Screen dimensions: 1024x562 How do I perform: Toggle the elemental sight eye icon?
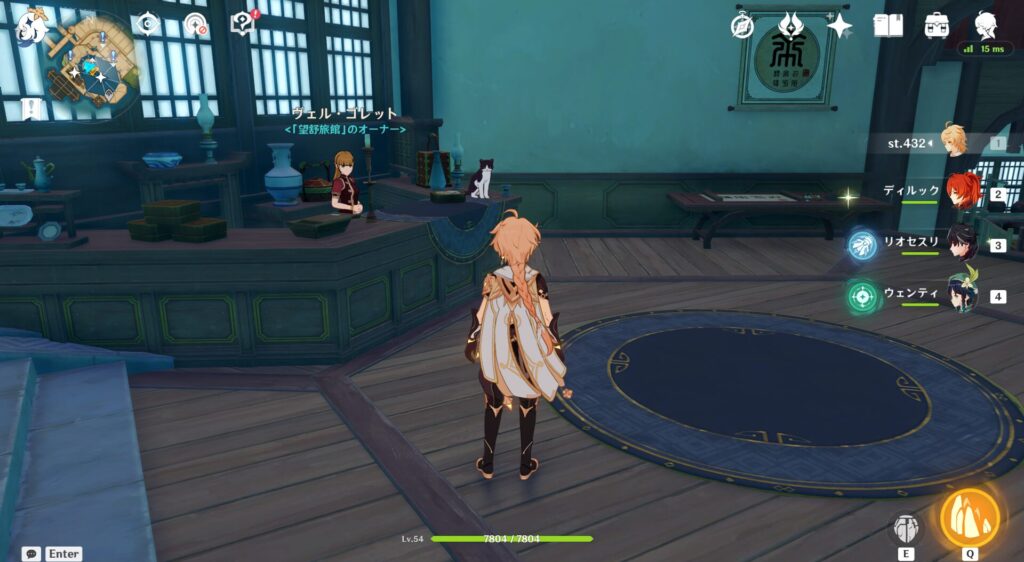point(148,23)
